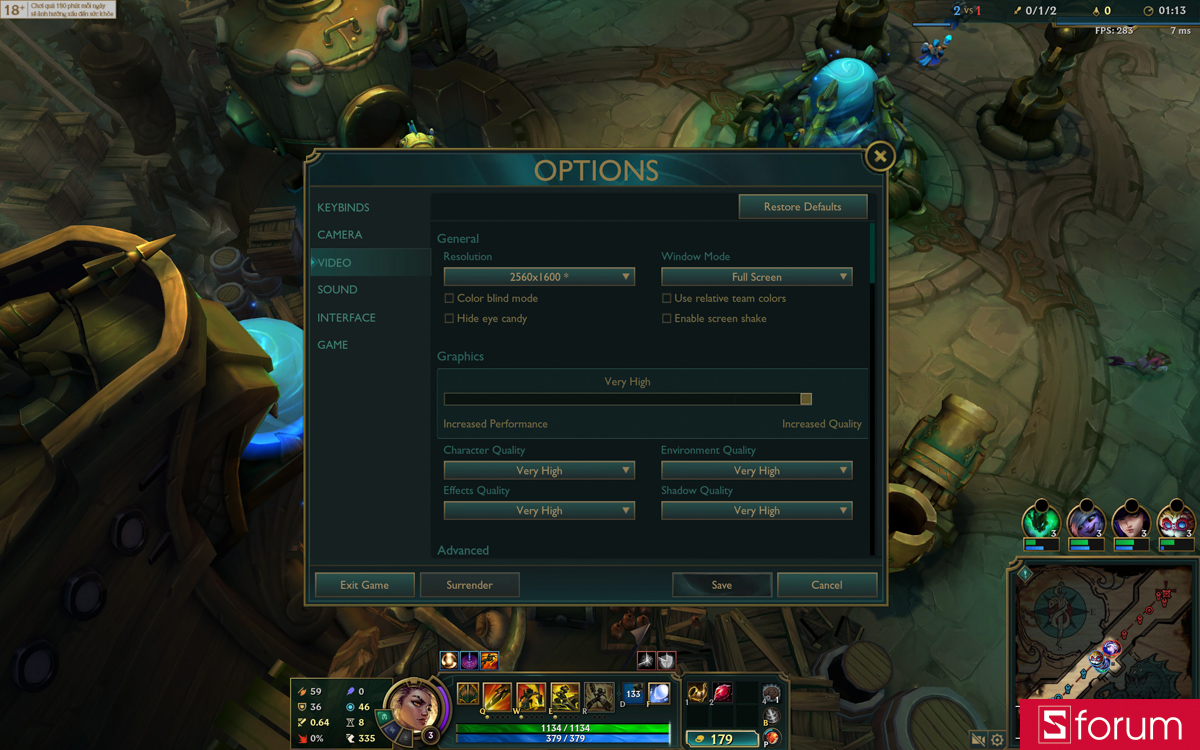Click the Surrender button
This screenshot has width=1200, height=750.
click(469, 585)
